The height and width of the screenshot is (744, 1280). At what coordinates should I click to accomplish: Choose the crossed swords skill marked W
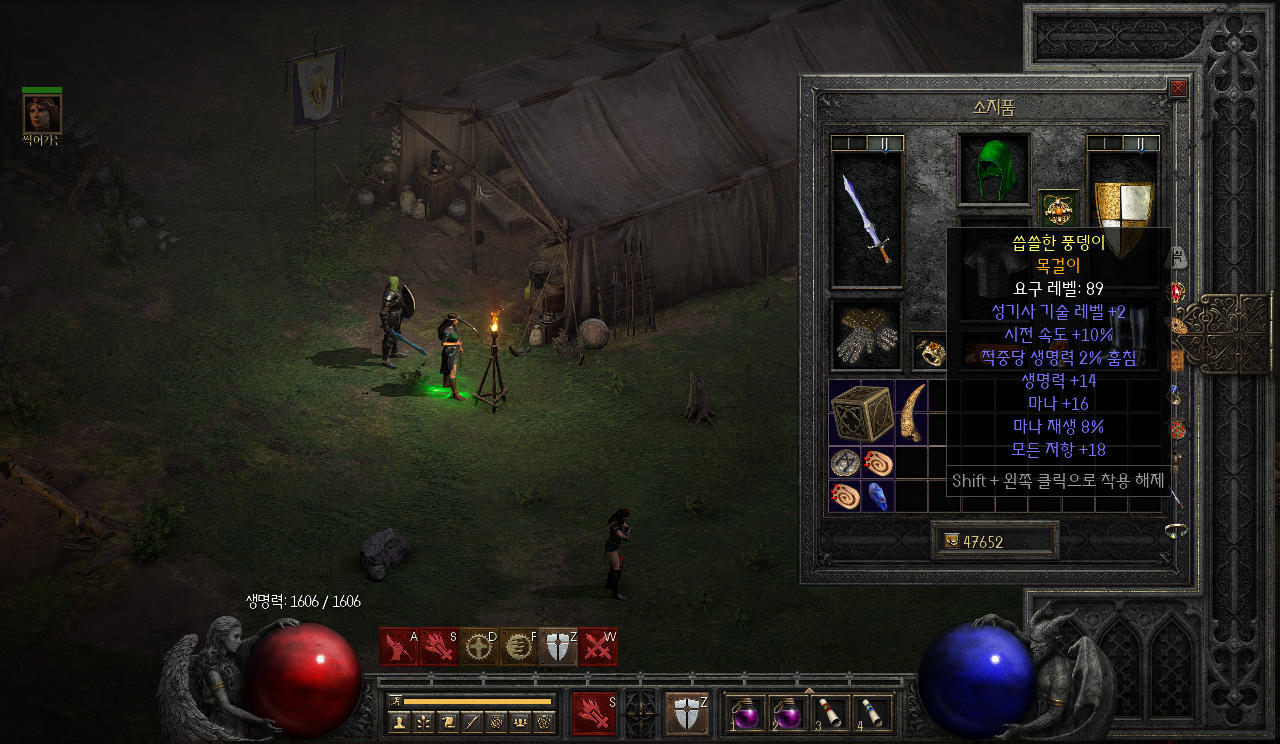click(597, 647)
